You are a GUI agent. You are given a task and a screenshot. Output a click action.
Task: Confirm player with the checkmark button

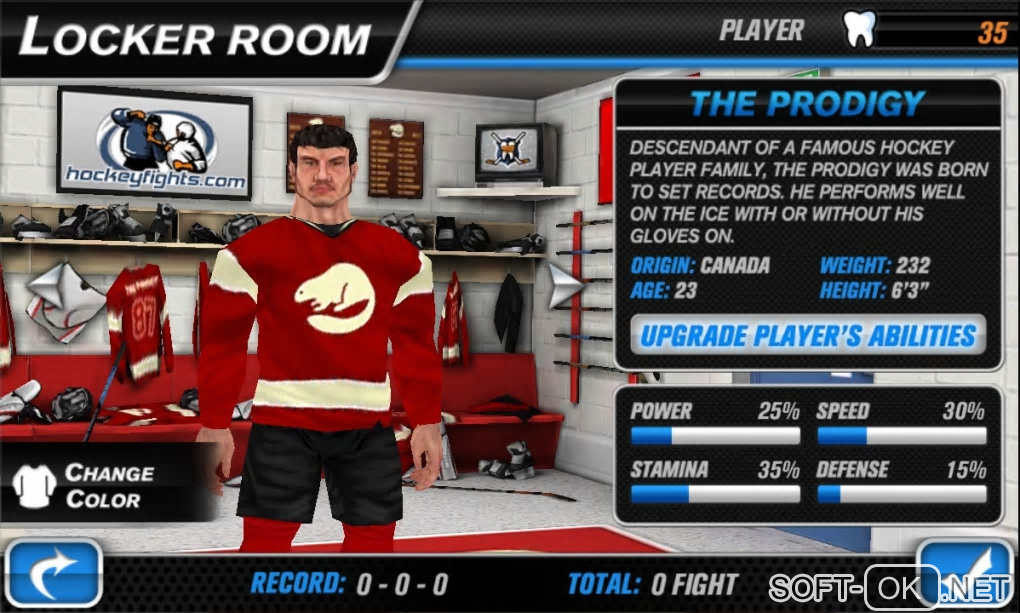pyautogui.click(x=965, y=572)
